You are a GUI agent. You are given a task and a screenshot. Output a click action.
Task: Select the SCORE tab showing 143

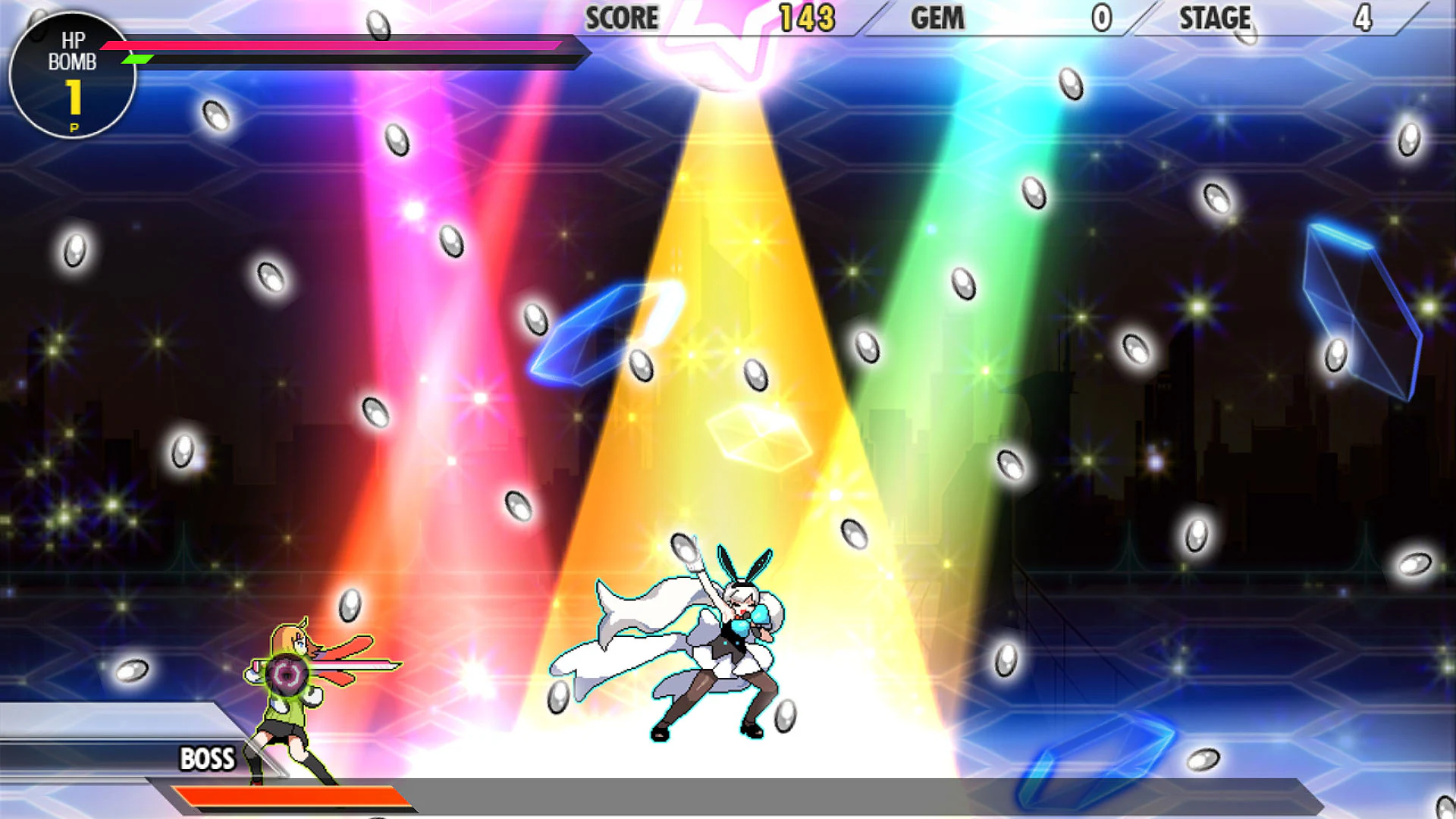pos(808,18)
